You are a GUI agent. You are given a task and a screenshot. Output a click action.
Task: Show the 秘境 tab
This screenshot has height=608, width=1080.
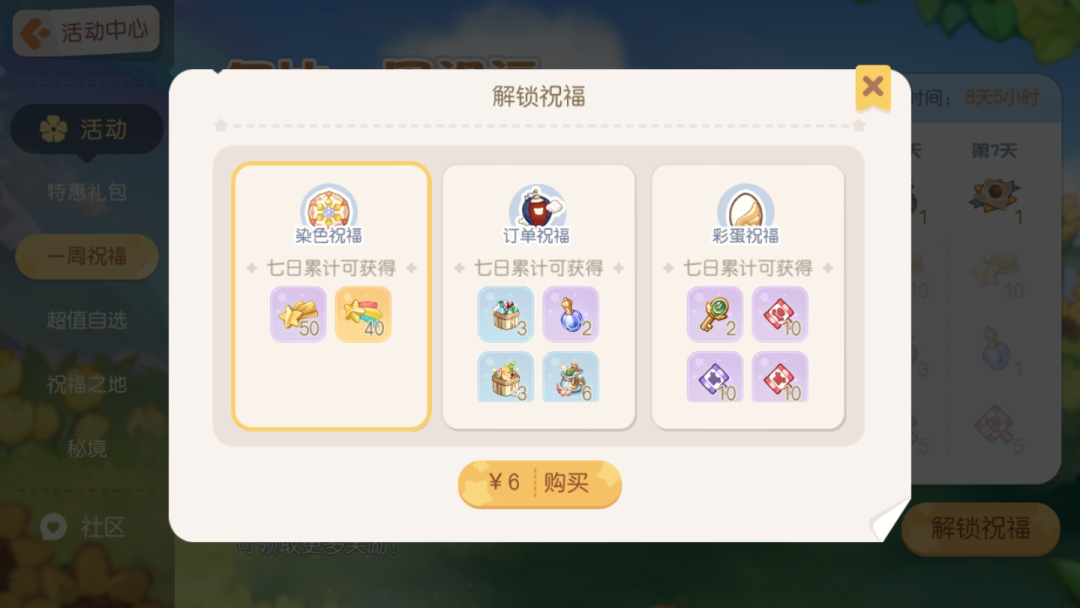87,447
